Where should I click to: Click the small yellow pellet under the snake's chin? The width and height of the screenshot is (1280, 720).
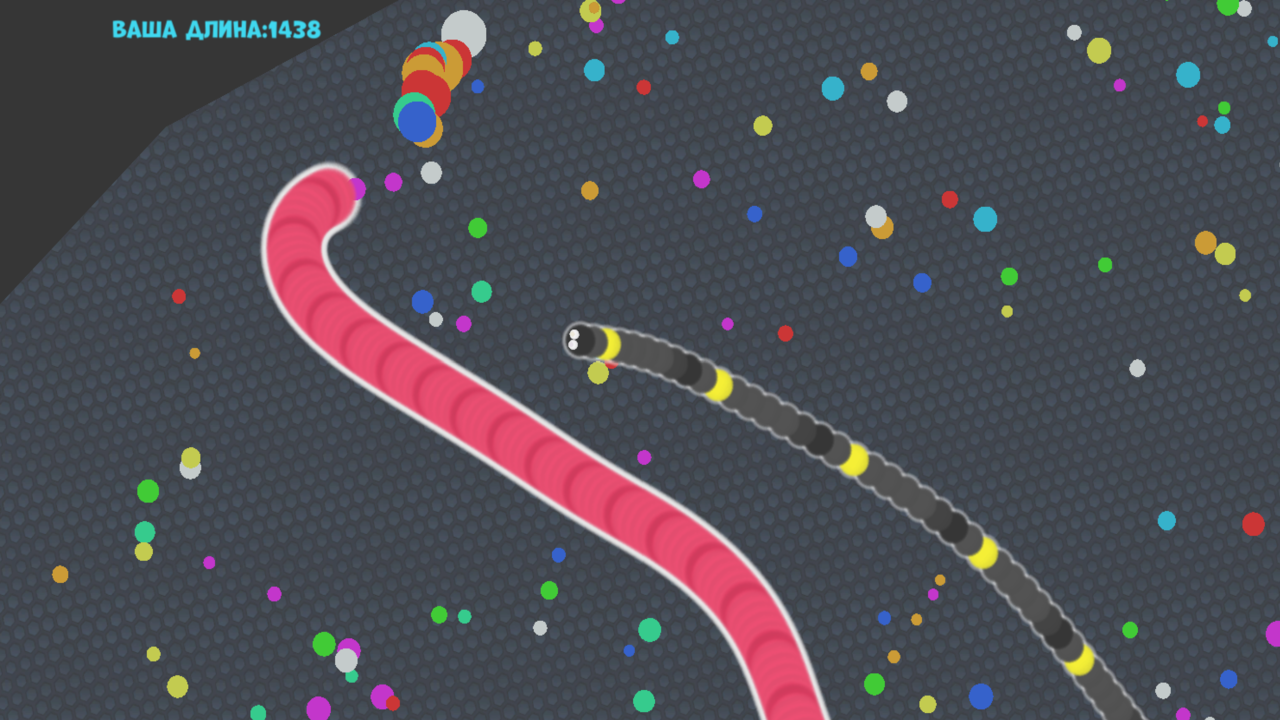598,372
